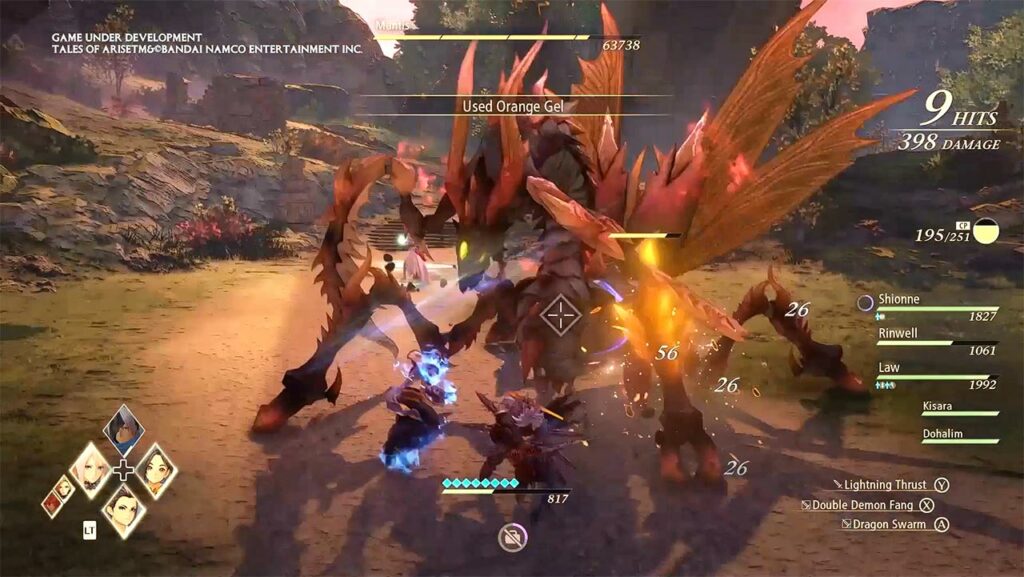Click the lock-on target reticle
Screen dimensions: 1024x577
pos(560,315)
